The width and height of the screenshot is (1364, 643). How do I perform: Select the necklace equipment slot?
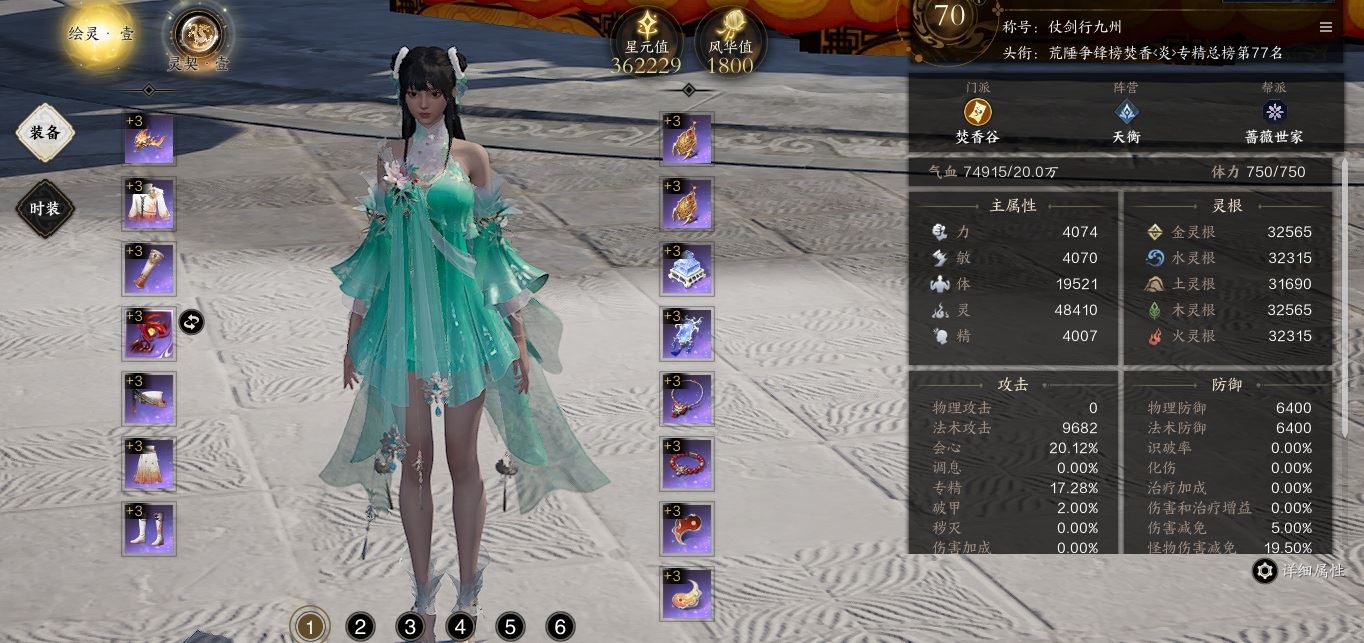(687, 399)
